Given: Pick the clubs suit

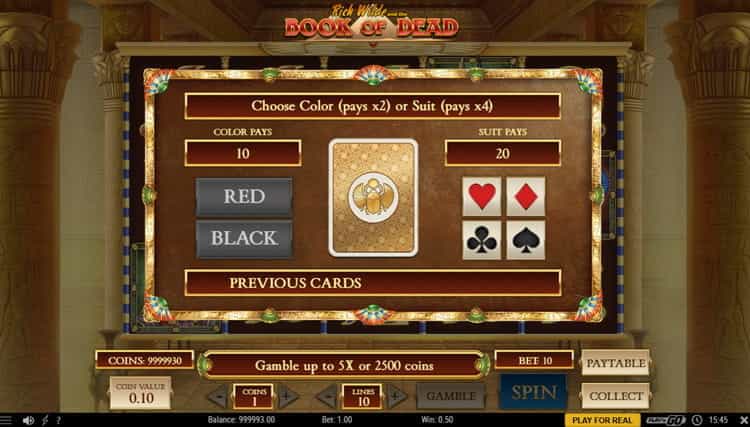Looking at the screenshot, I should [x=483, y=239].
